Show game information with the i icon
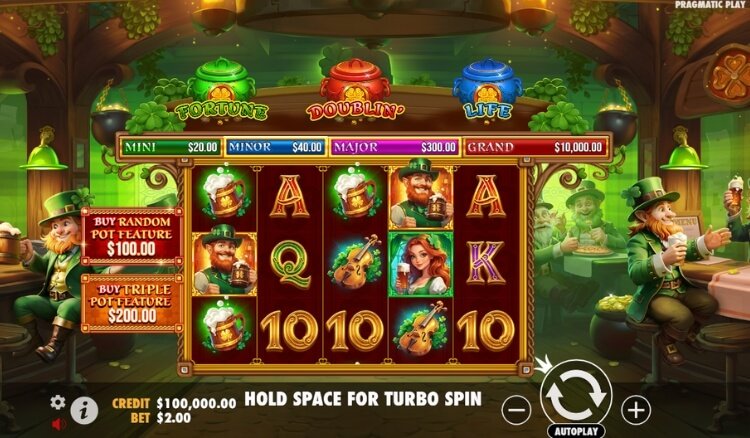Image resolution: width=750 pixels, height=438 pixels. [85, 409]
